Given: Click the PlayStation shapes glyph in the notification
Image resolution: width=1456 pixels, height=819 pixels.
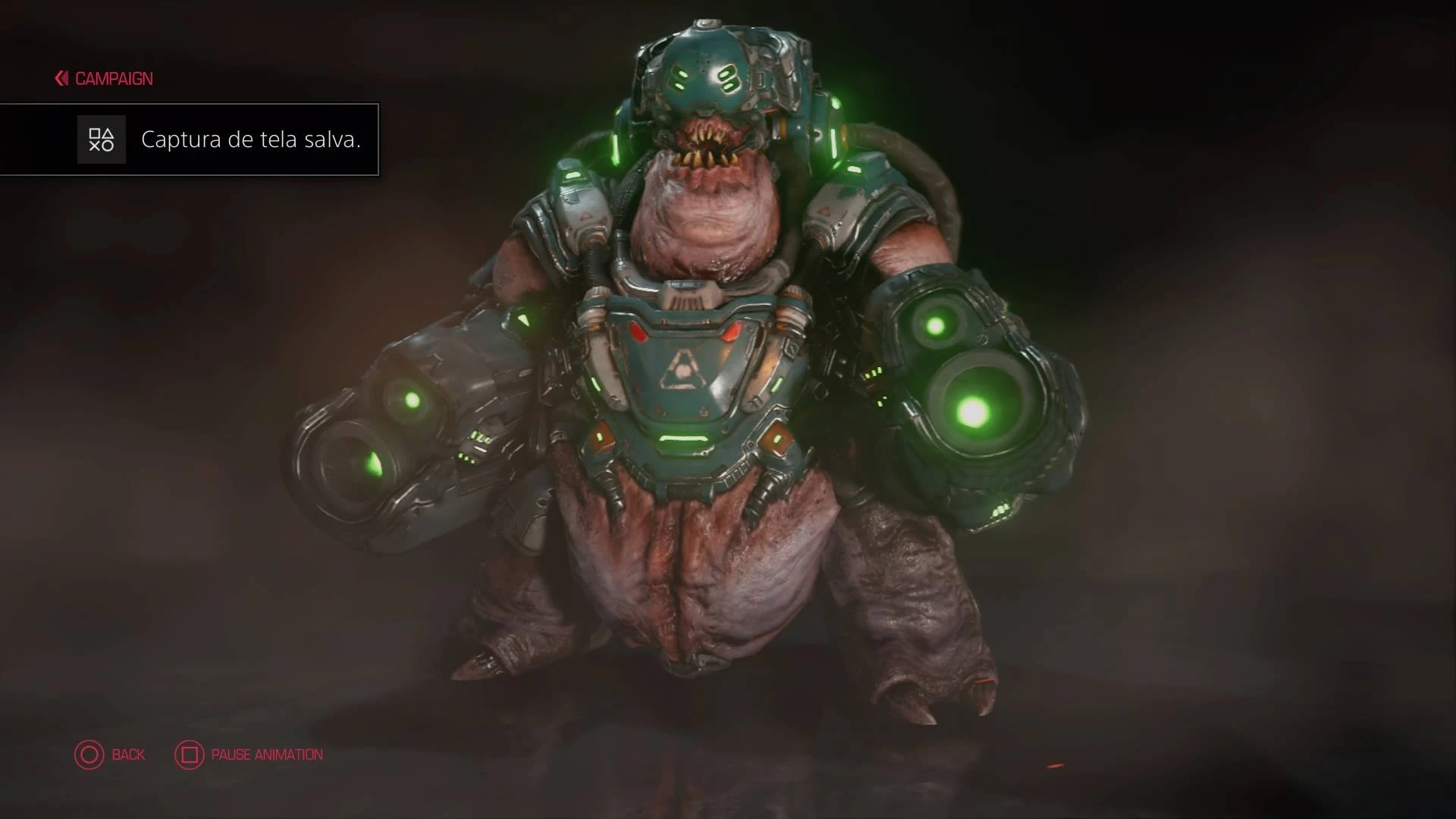Looking at the screenshot, I should pos(101,140).
